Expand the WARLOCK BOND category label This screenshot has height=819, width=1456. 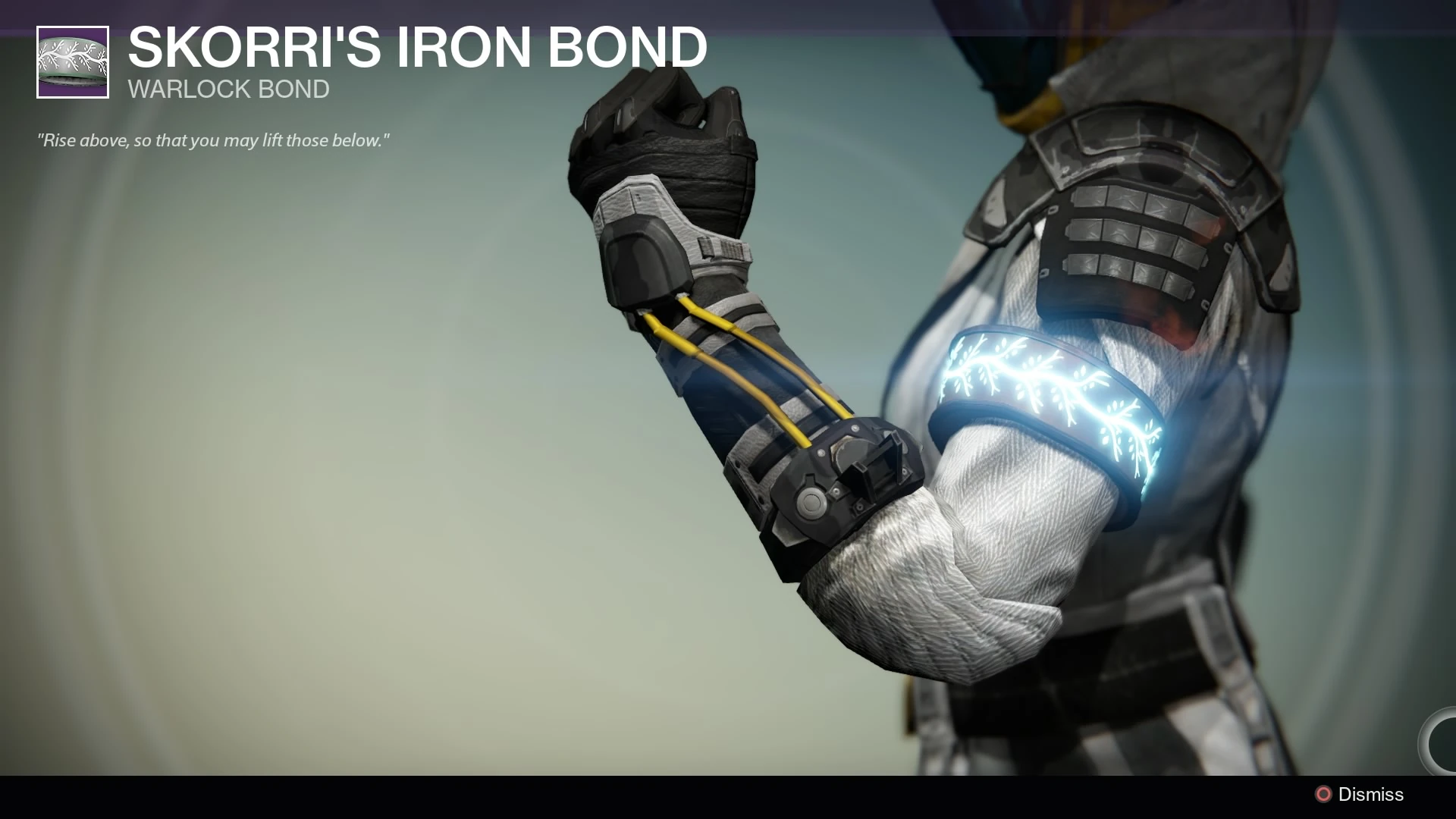[x=227, y=89]
